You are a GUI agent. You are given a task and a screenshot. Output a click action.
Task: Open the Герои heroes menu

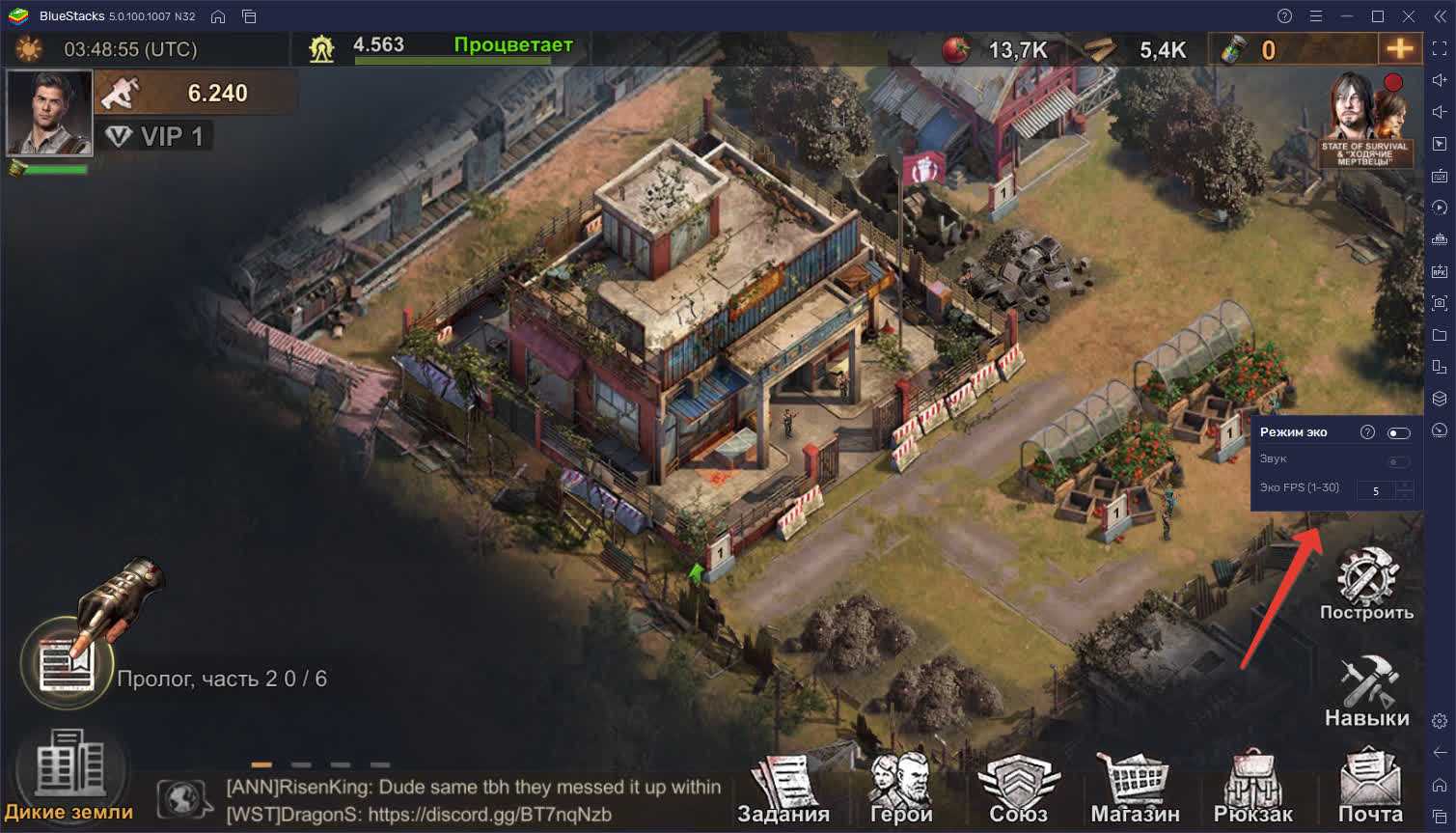900,790
